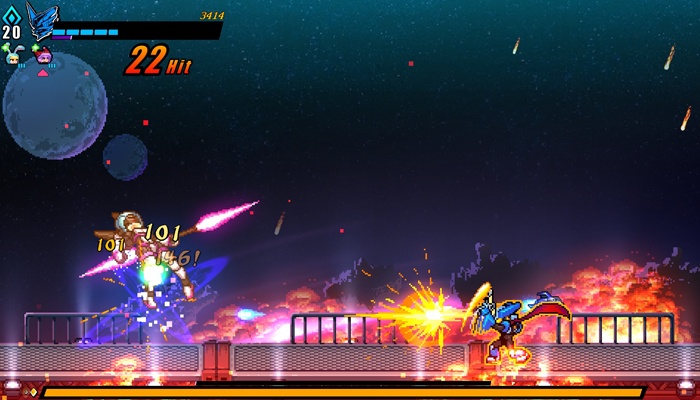Select the pink-haired companion icon
This screenshot has height=400, width=700.
point(44,56)
